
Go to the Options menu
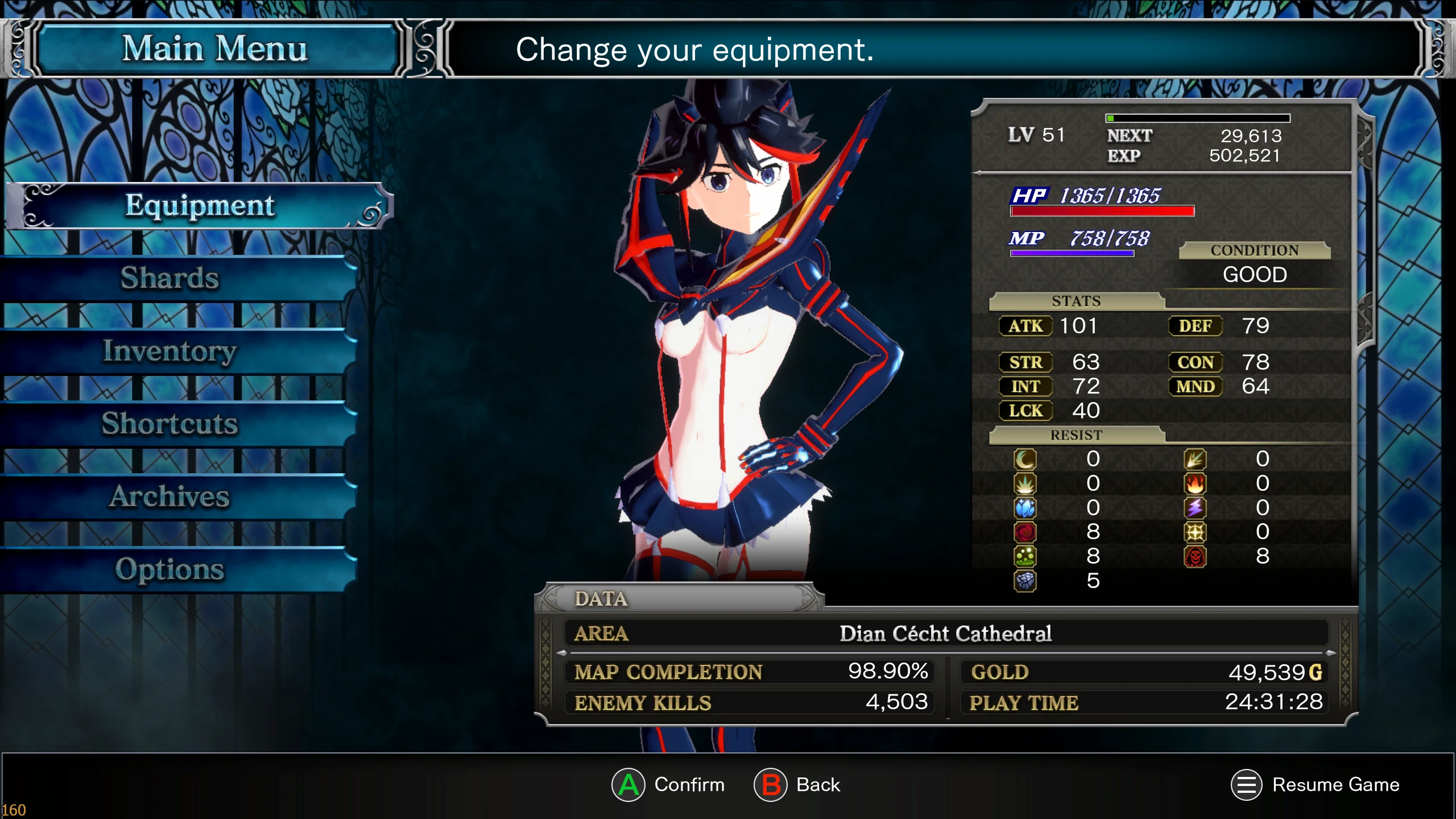pyautogui.click(x=169, y=569)
